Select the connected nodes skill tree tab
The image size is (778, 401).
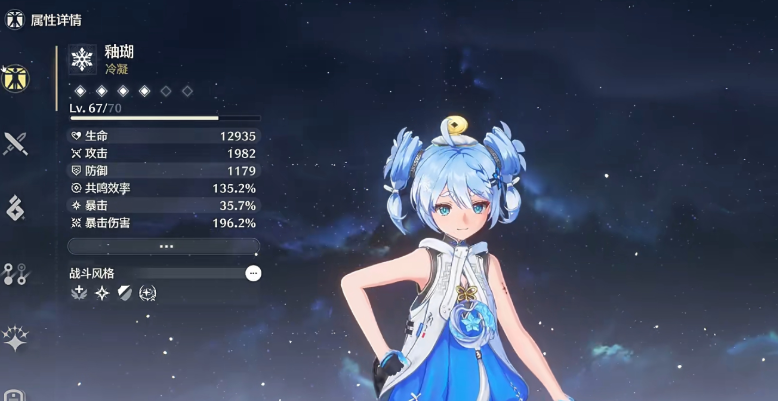pyautogui.click(x=15, y=273)
